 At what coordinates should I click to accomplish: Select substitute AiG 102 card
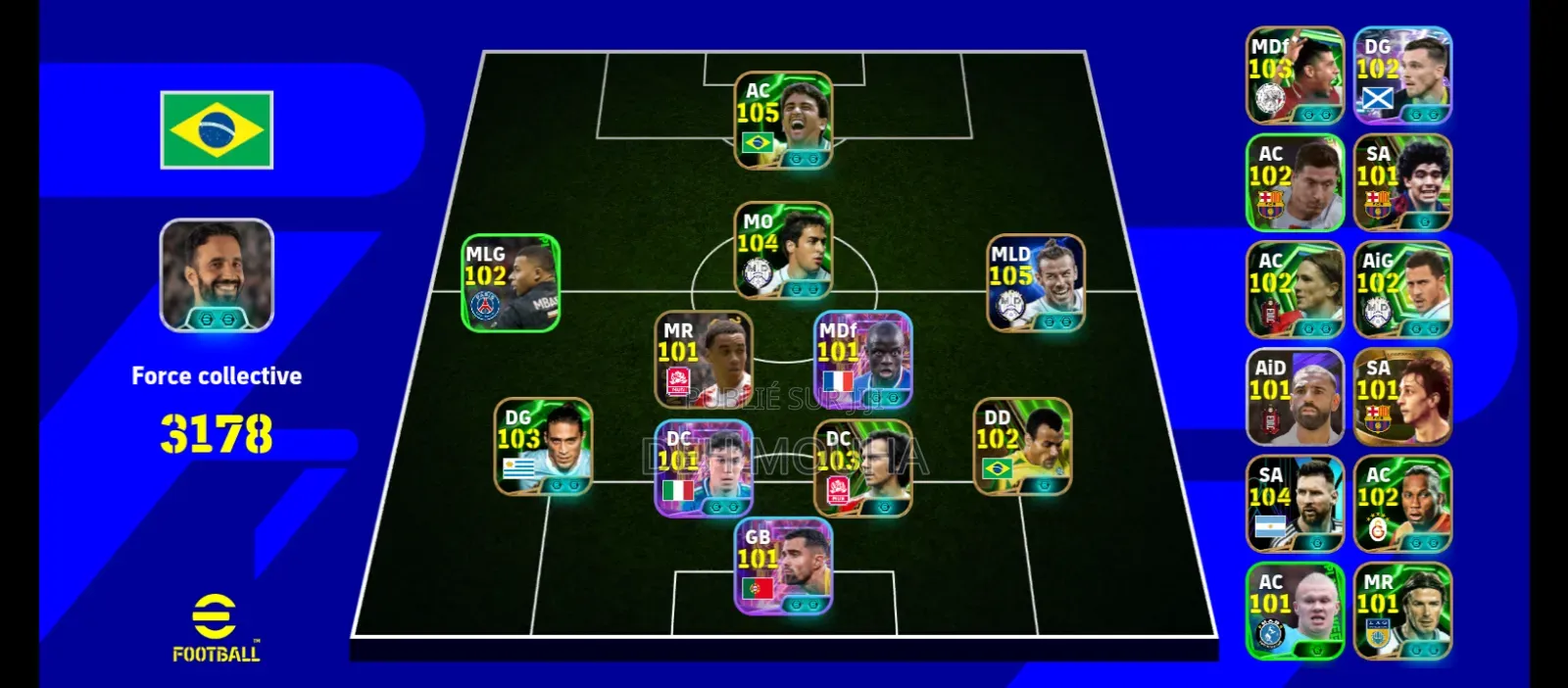(1402, 290)
